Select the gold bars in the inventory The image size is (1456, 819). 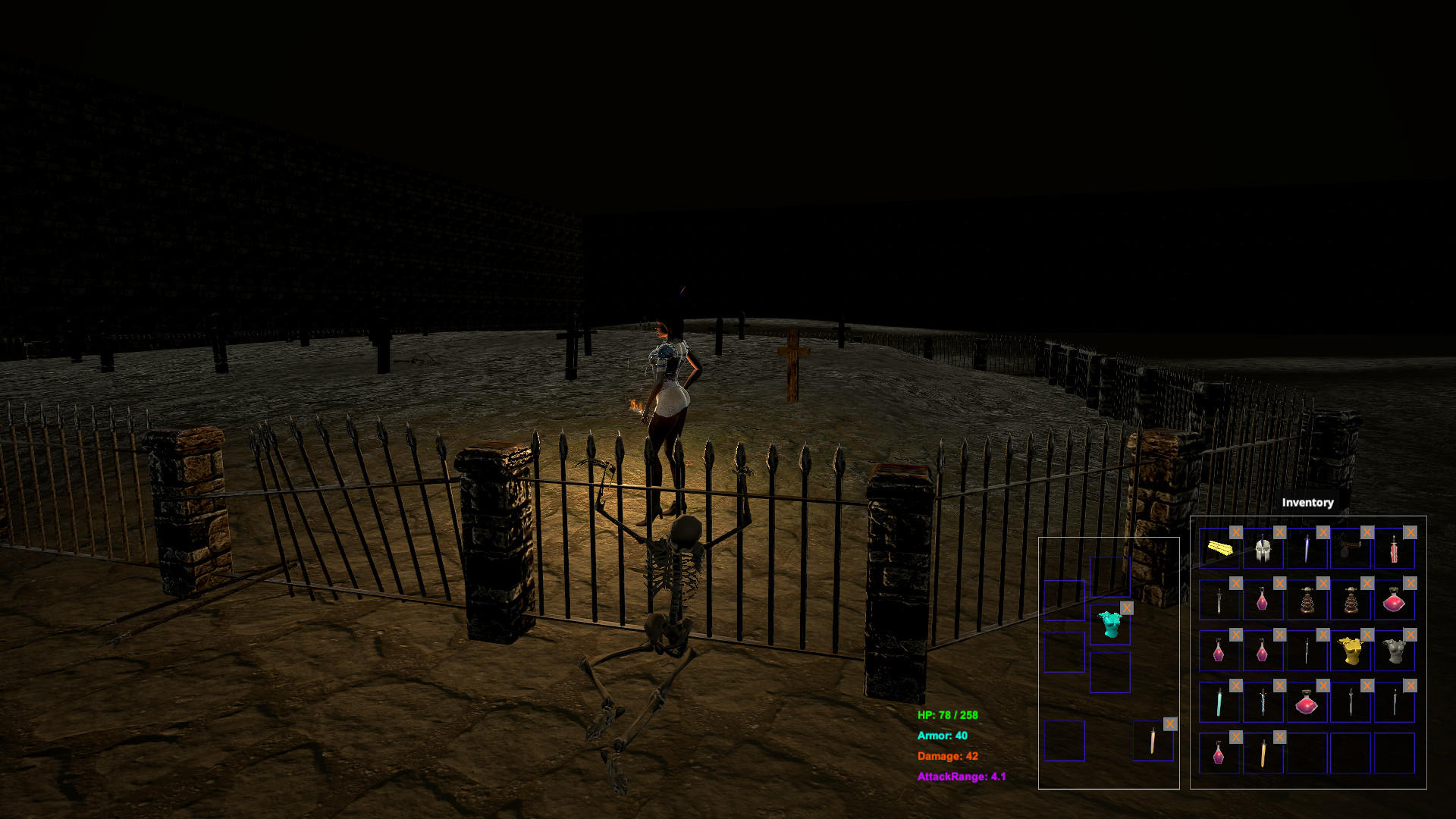[1219, 548]
